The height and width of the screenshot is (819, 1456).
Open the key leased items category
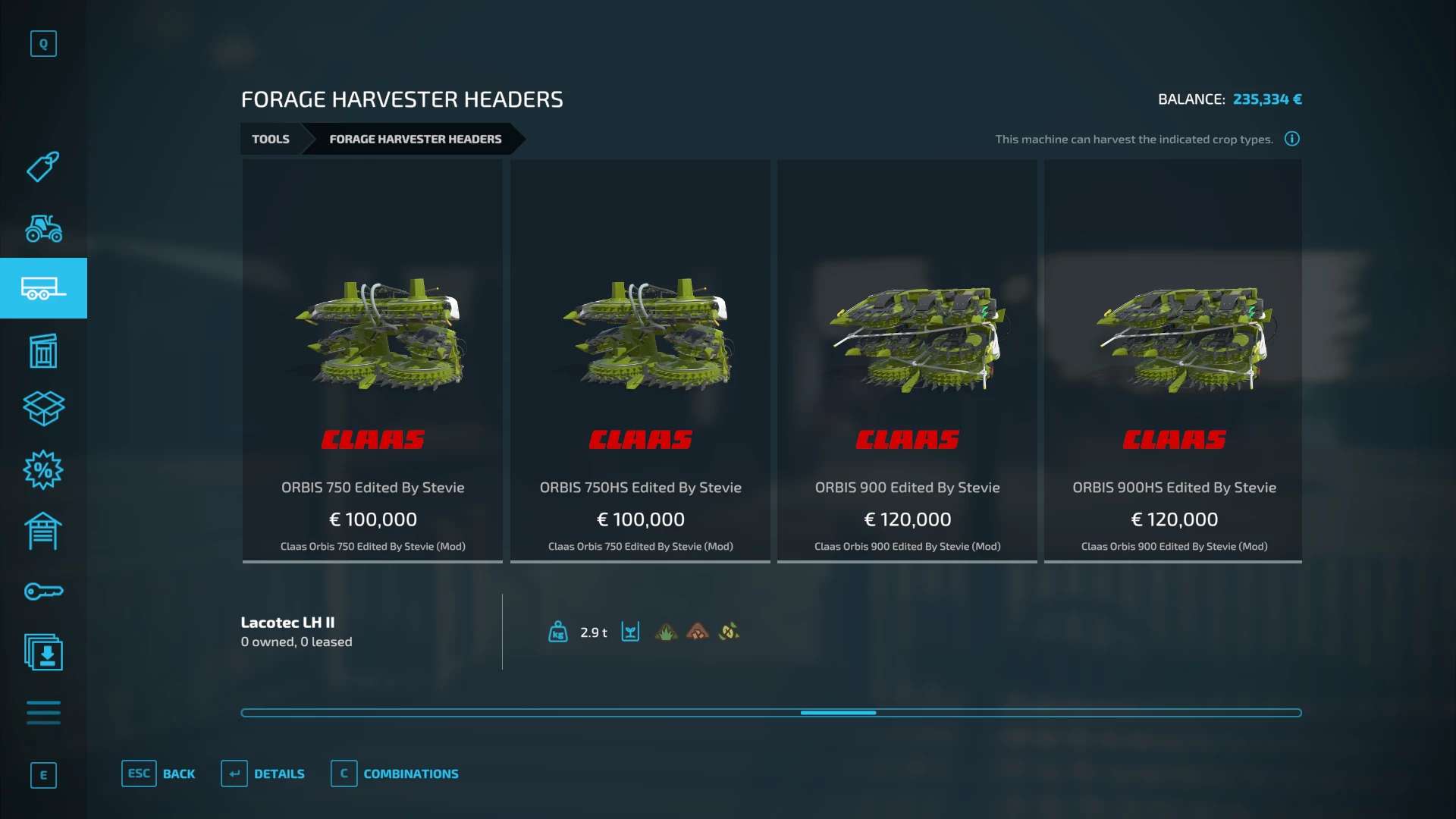coord(43,591)
